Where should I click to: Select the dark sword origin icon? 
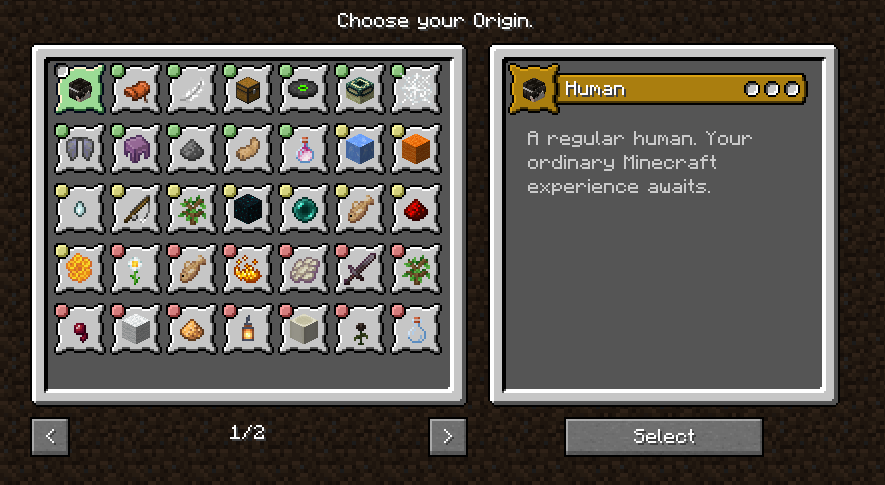[360, 270]
